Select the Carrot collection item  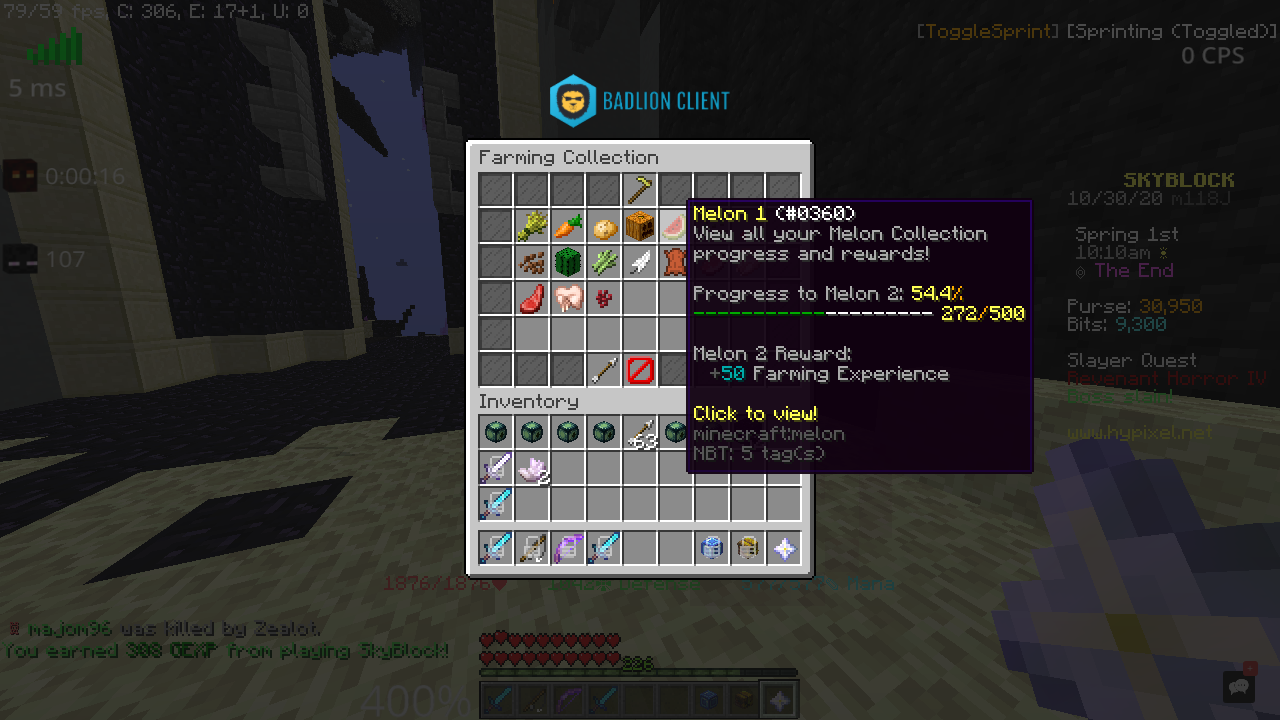click(569, 225)
